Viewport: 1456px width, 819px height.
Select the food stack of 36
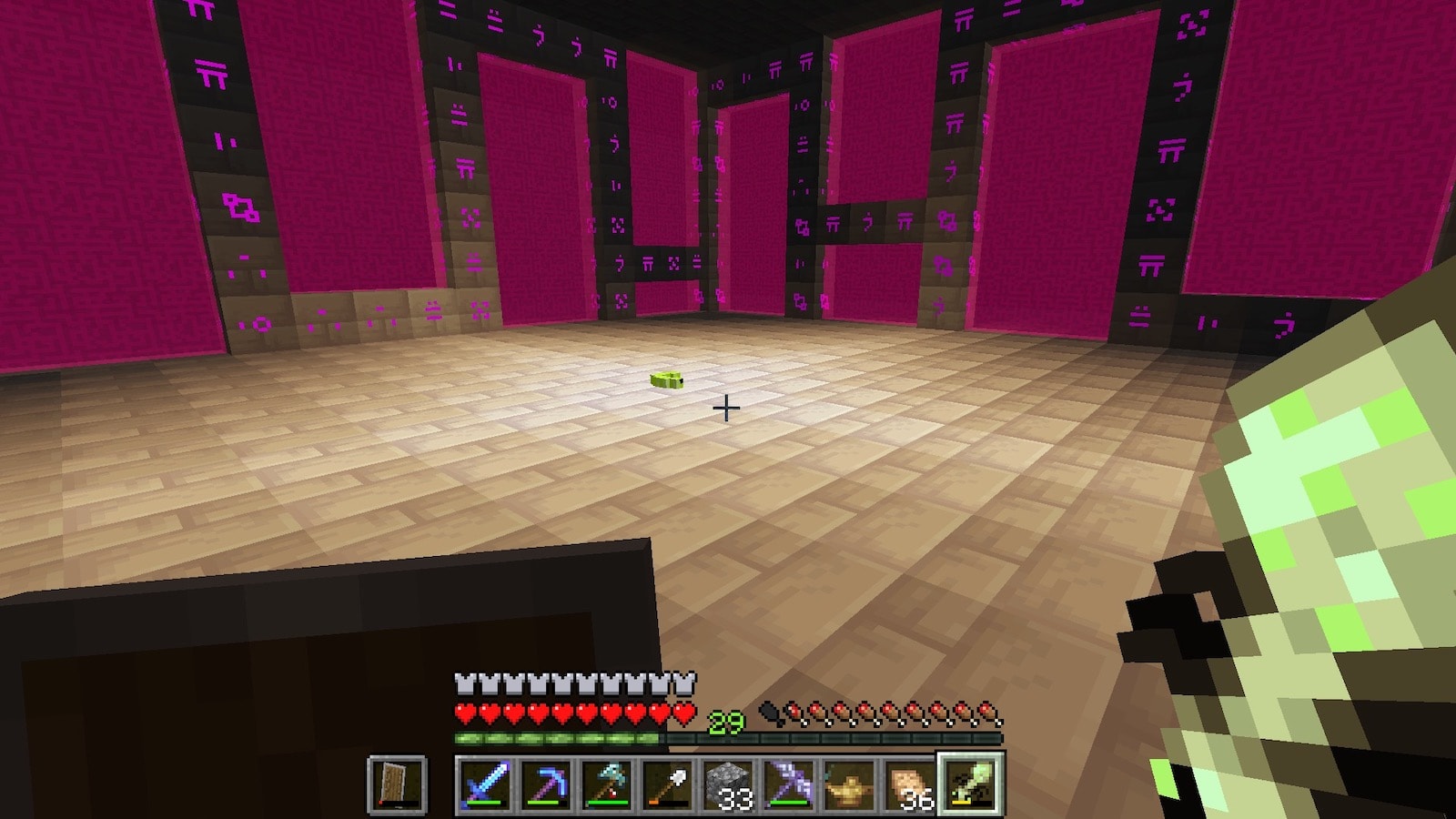click(x=910, y=784)
